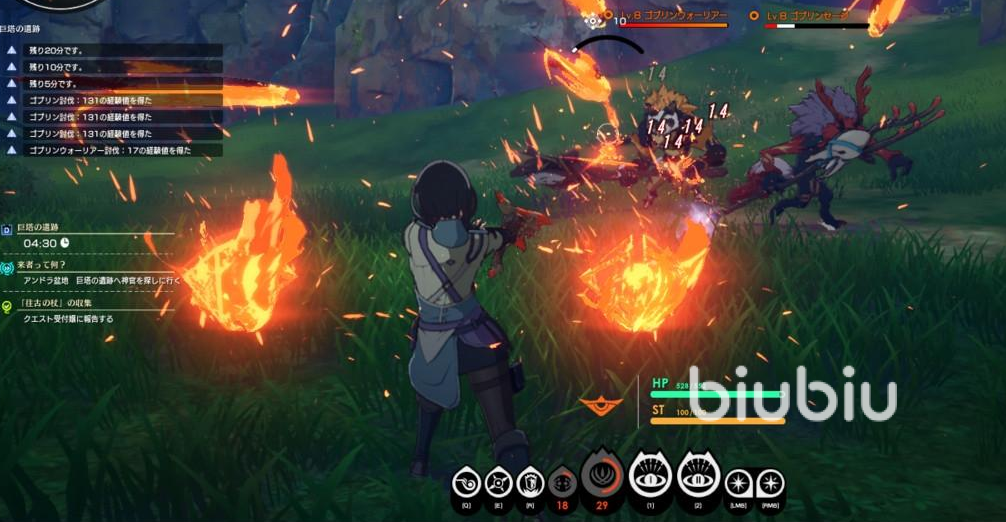Activate the double-pupil eye skill icon
Image resolution: width=1006 pixels, height=522 pixels.
[x=700, y=475]
